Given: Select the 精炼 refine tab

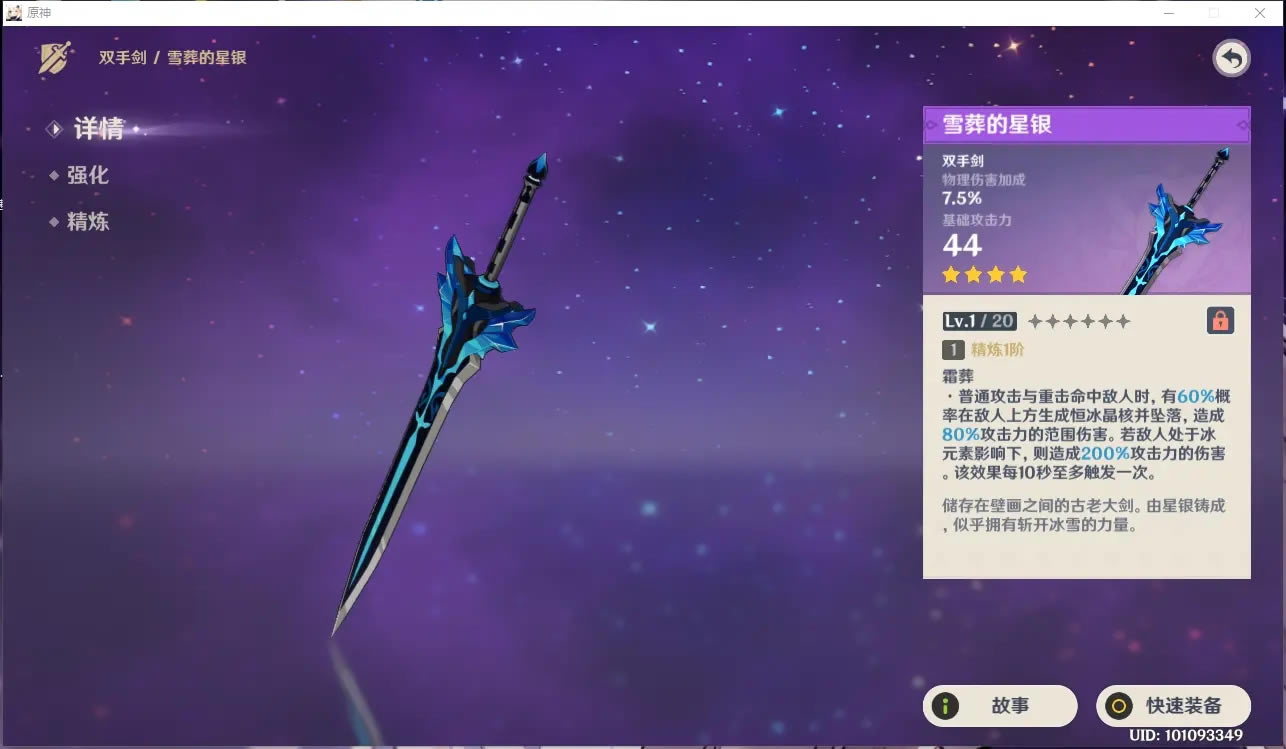Looking at the screenshot, I should tap(87, 222).
